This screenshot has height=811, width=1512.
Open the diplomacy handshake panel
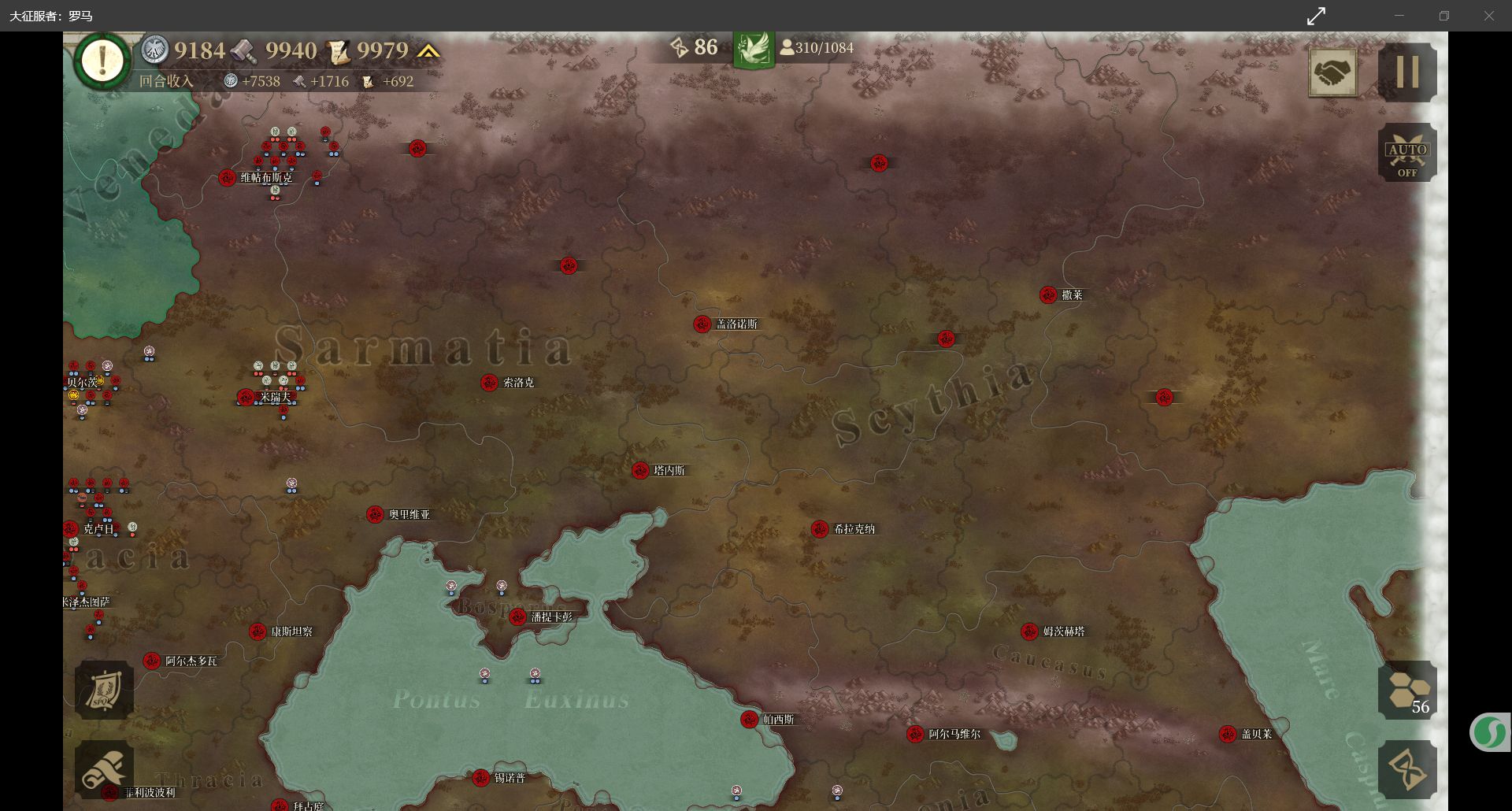(x=1332, y=73)
